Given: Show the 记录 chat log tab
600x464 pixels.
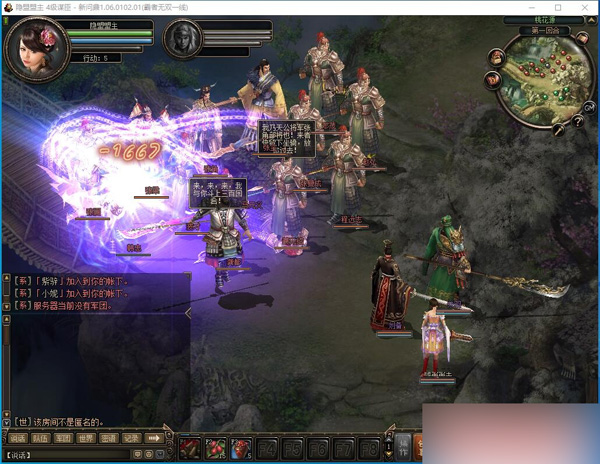Looking at the screenshot, I should (131, 437).
